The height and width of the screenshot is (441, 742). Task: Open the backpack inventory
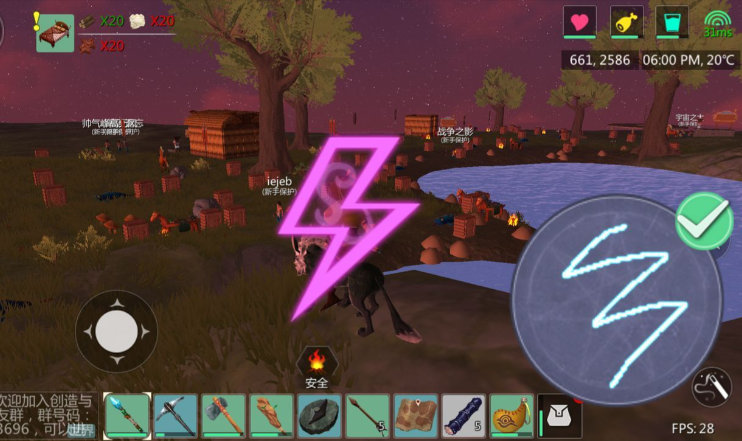[x=560, y=415]
